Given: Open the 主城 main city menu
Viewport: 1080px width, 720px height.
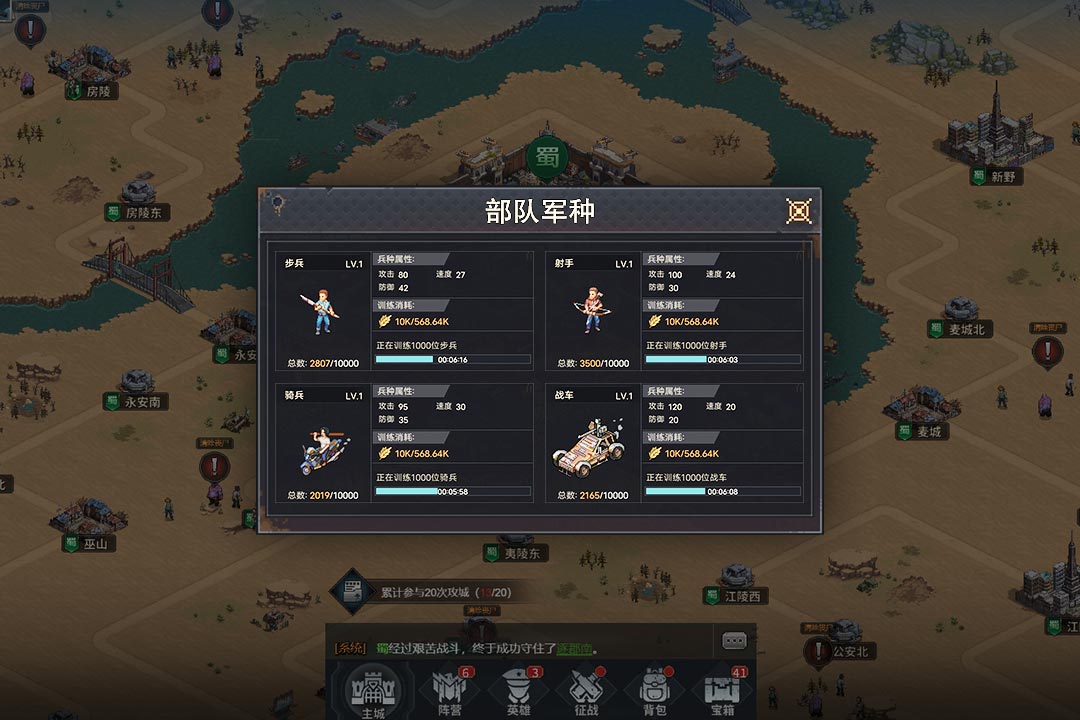Looking at the screenshot, I should 372,692.
